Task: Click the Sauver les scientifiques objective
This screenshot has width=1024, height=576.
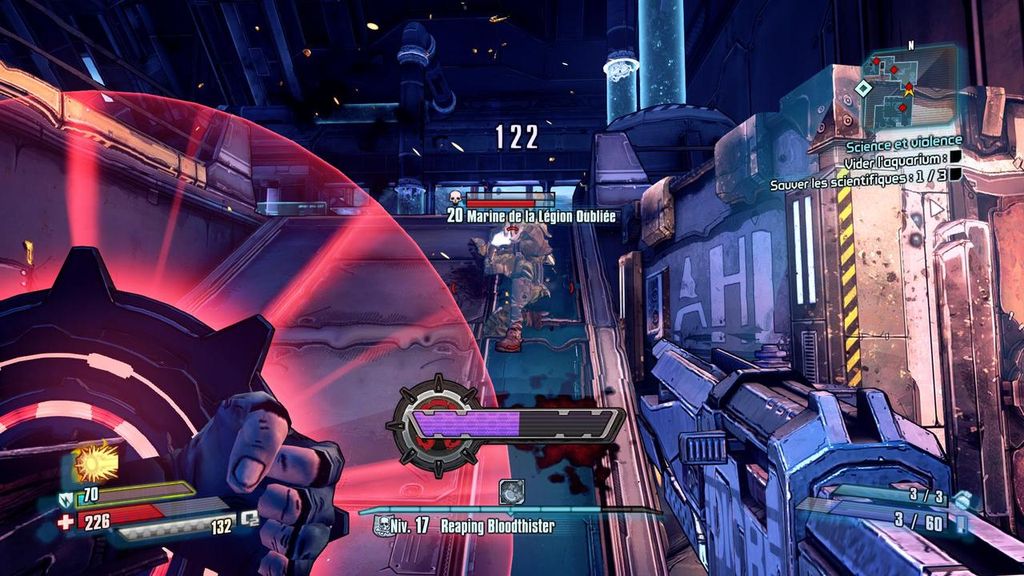Action: tap(859, 185)
